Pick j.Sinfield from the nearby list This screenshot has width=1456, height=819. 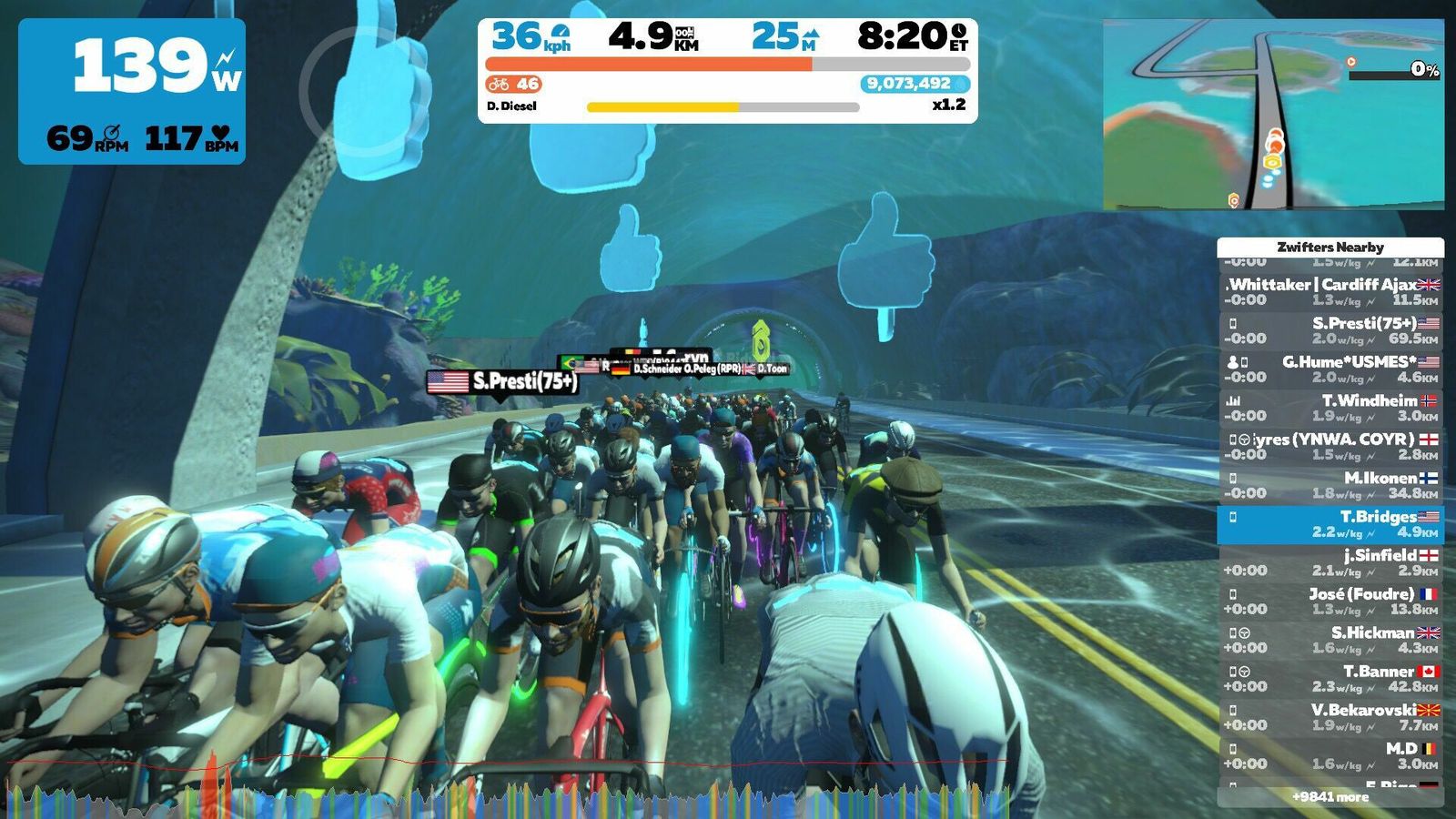[x=1330, y=562]
